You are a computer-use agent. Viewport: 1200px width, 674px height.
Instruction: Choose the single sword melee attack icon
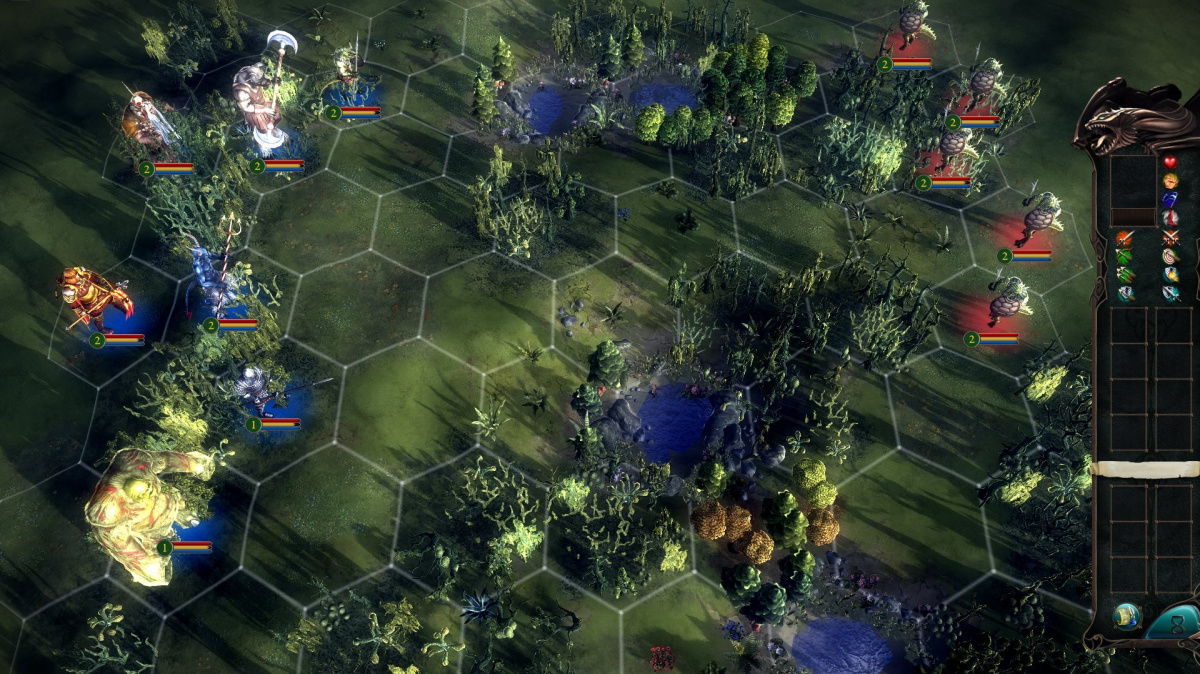(x=1126, y=238)
